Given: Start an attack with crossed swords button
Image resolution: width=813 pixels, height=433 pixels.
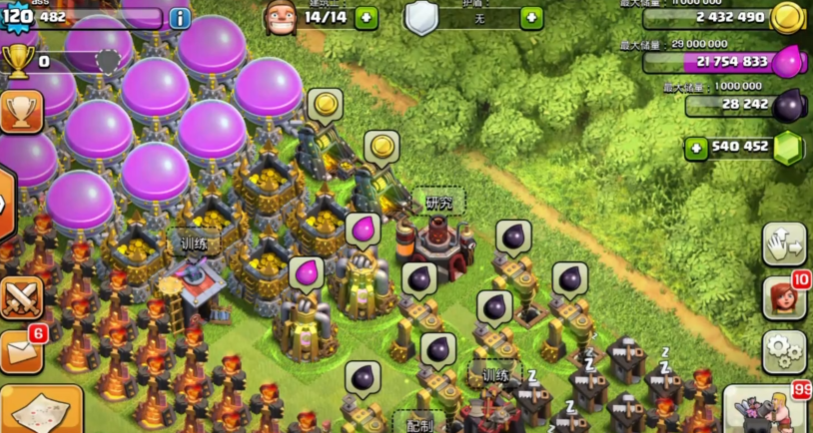Looking at the screenshot, I should point(21,297).
